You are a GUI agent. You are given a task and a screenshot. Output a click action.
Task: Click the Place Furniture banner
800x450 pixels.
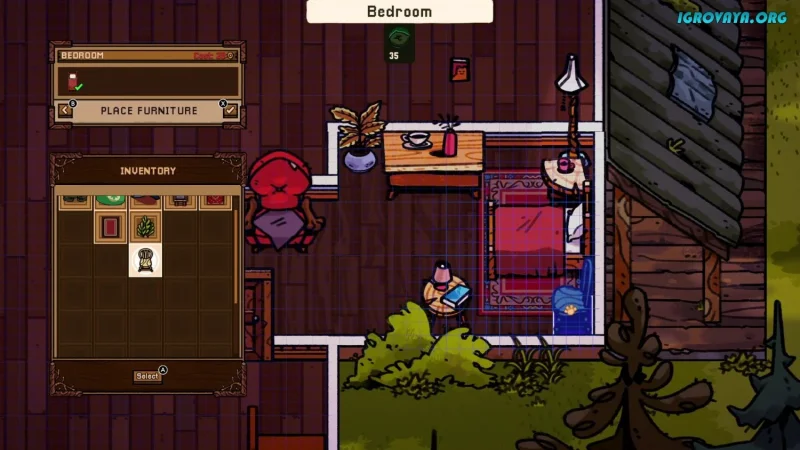[148, 110]
